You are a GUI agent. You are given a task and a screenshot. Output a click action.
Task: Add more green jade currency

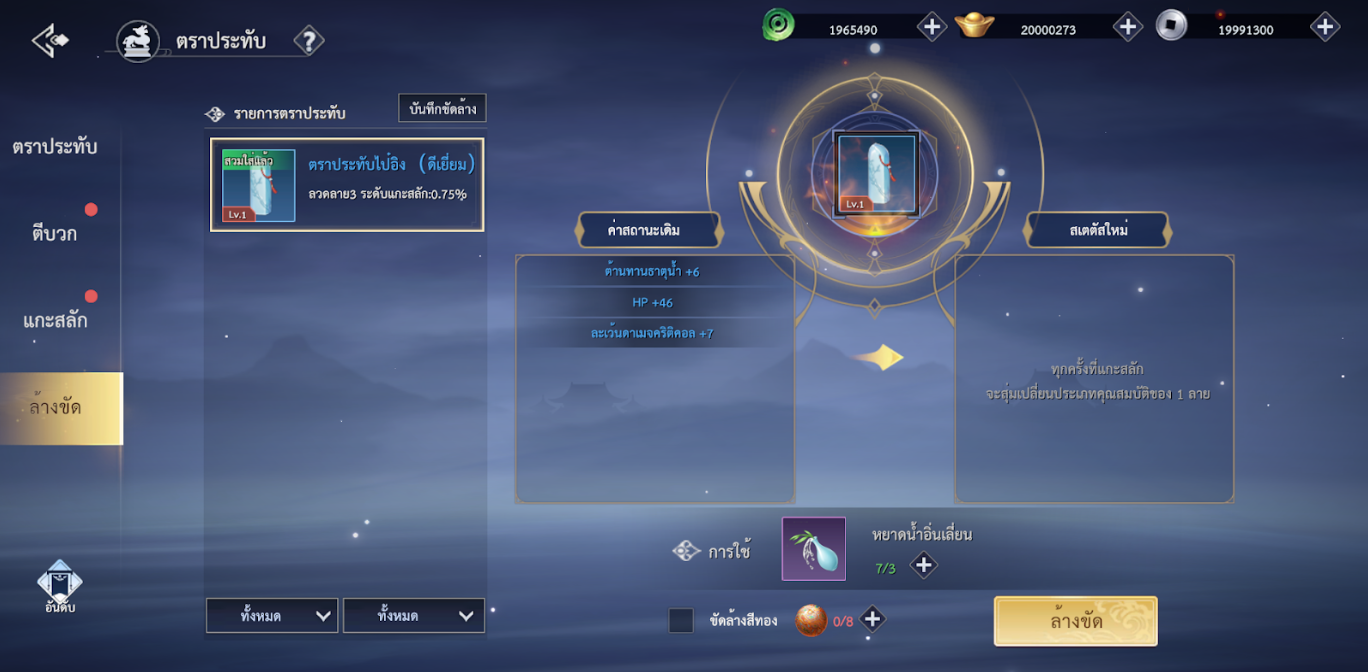(931, 27)
